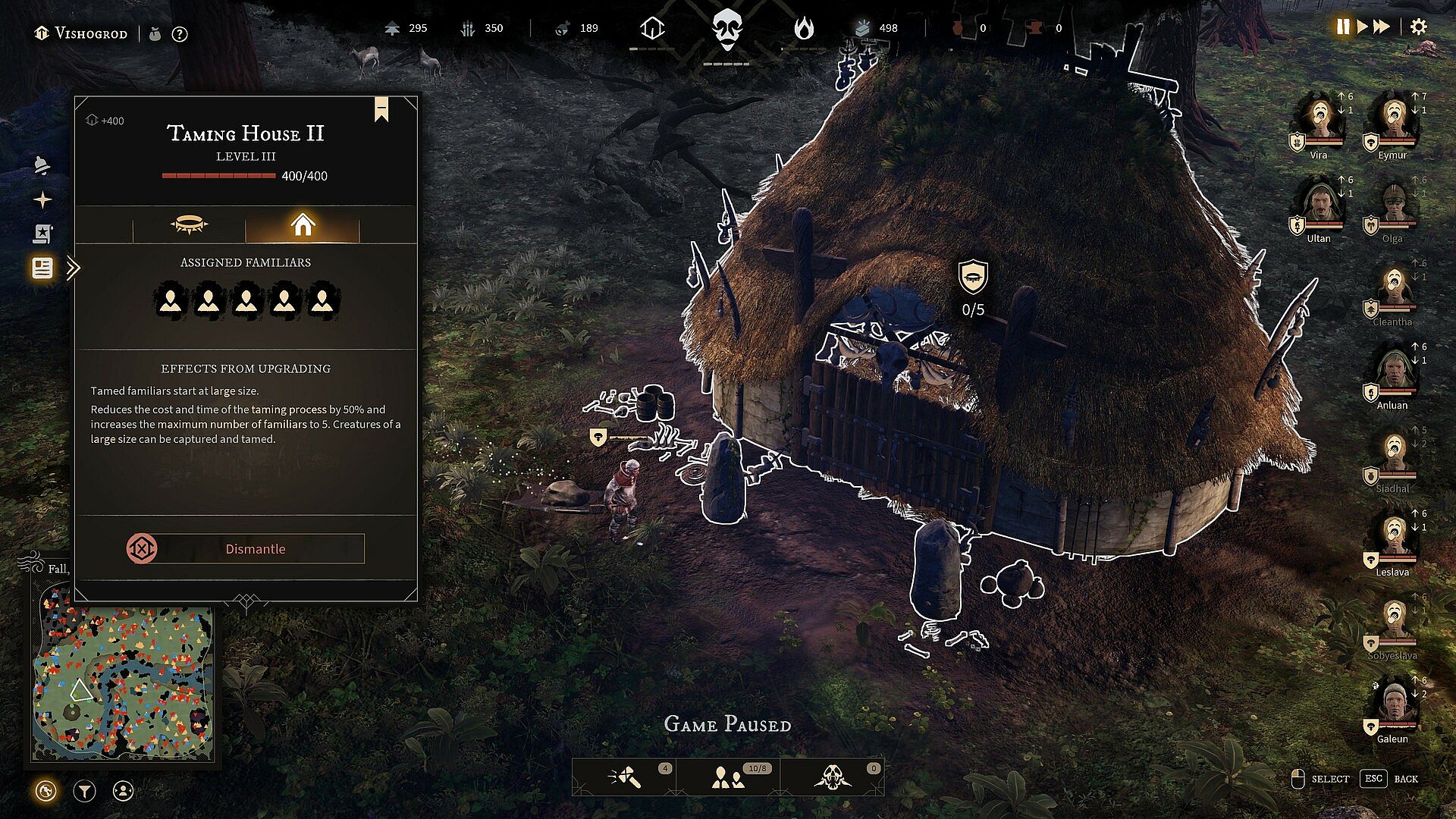Screen dimensions: 1456x819
Task: Select the house upgrade tab
Action: [x=302, y=225]
